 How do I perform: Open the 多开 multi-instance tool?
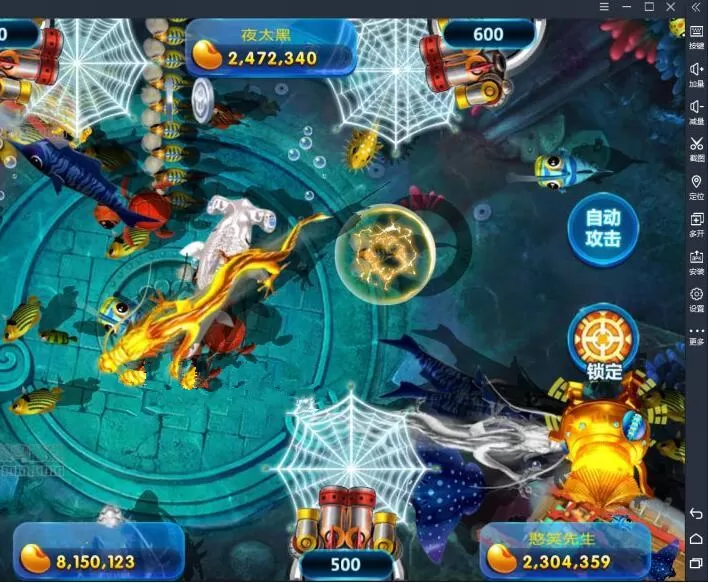696,223
